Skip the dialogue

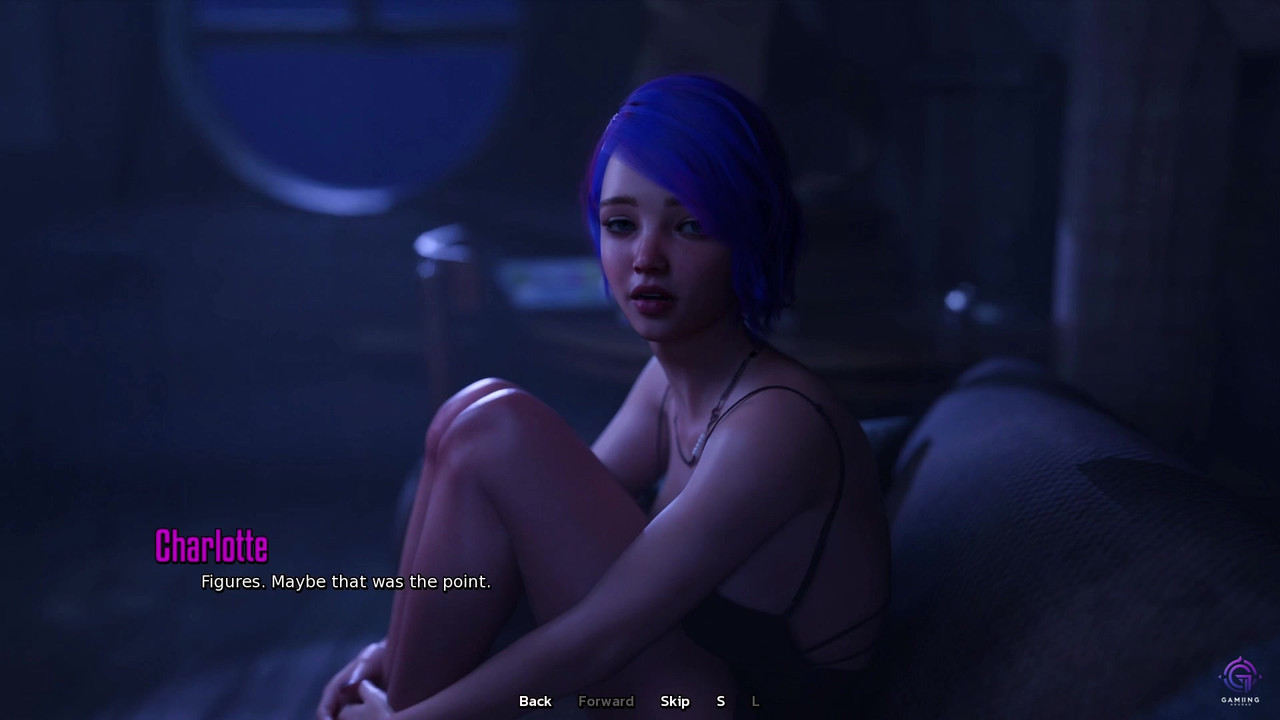point(675,701)
